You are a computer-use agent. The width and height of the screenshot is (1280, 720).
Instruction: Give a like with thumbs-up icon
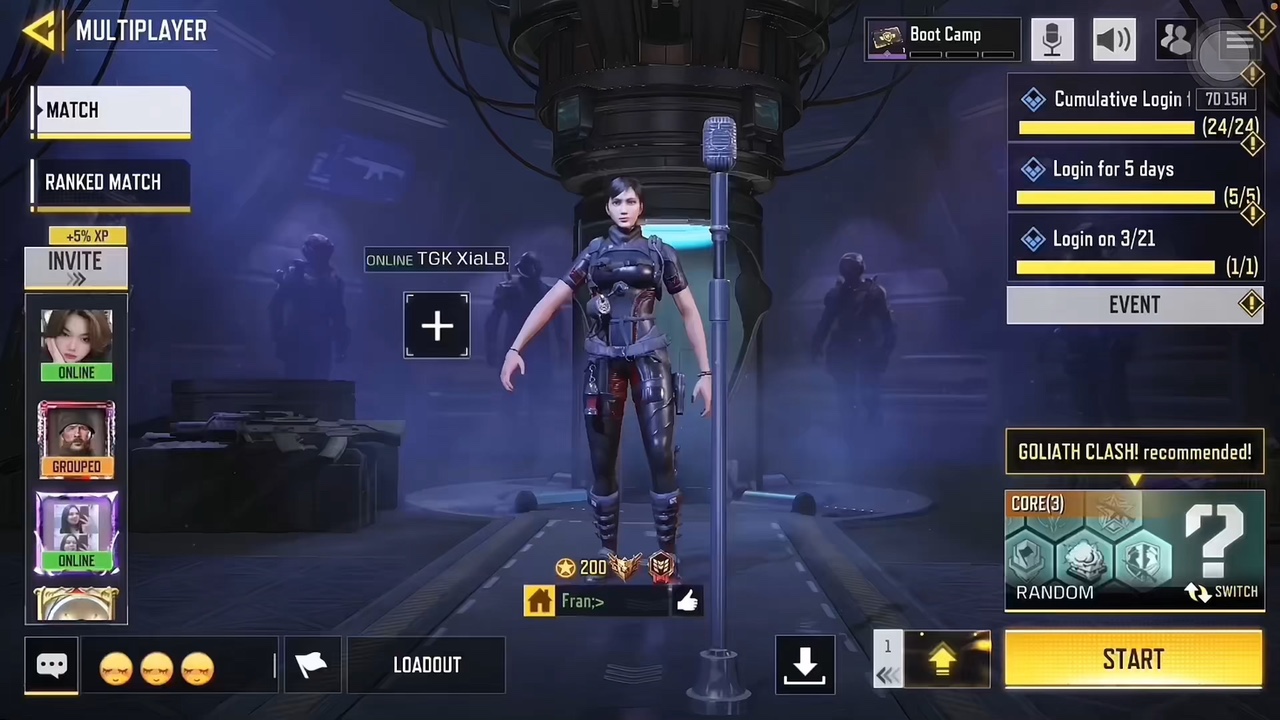687,600
